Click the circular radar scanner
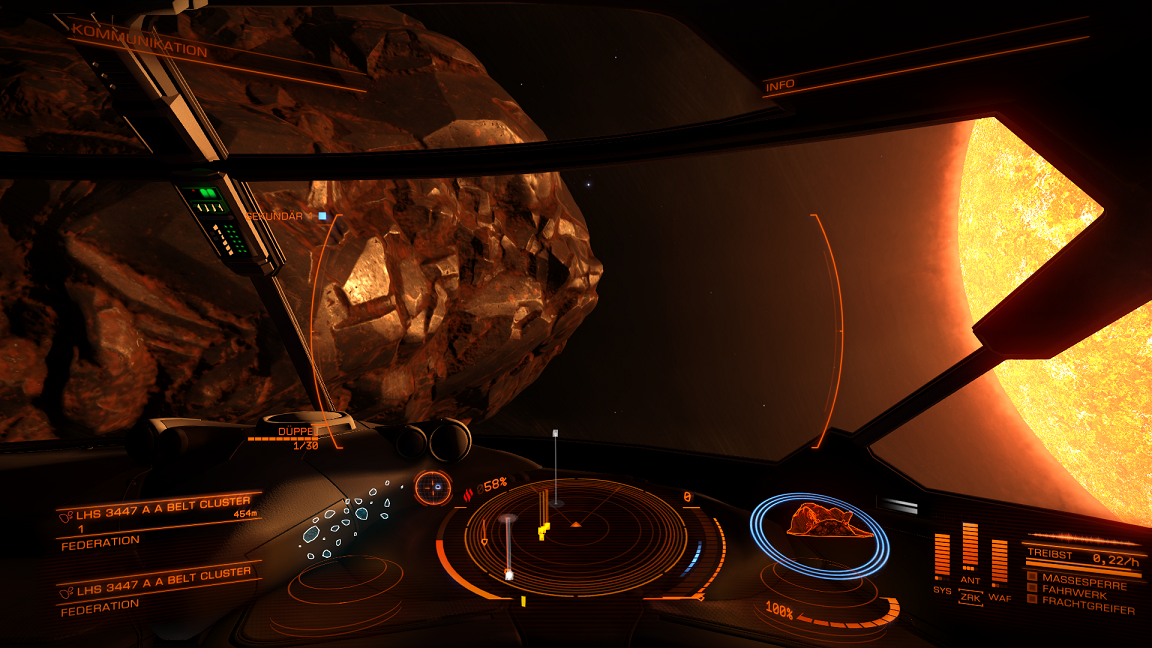1152x648 pixels. pos(576,538)
